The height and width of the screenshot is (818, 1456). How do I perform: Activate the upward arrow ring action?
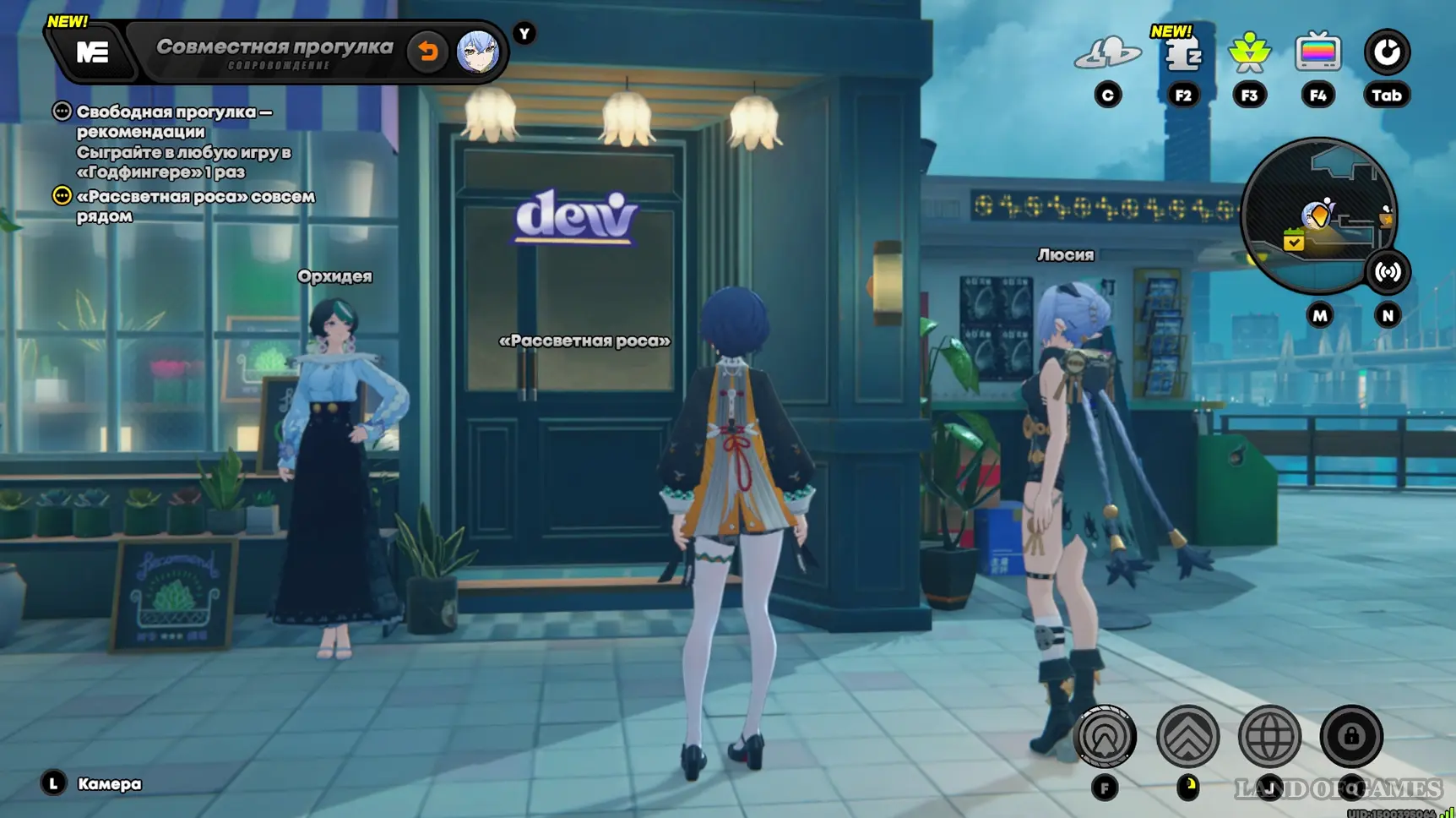(x=1105, y=737)
